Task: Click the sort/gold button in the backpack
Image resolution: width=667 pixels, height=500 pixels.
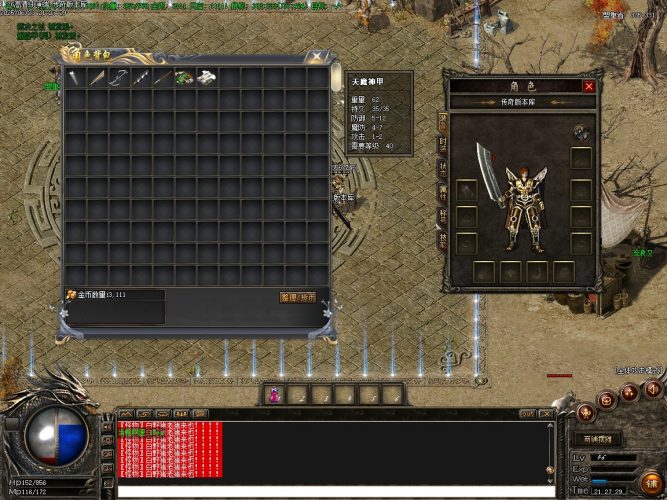Action: 297,297
